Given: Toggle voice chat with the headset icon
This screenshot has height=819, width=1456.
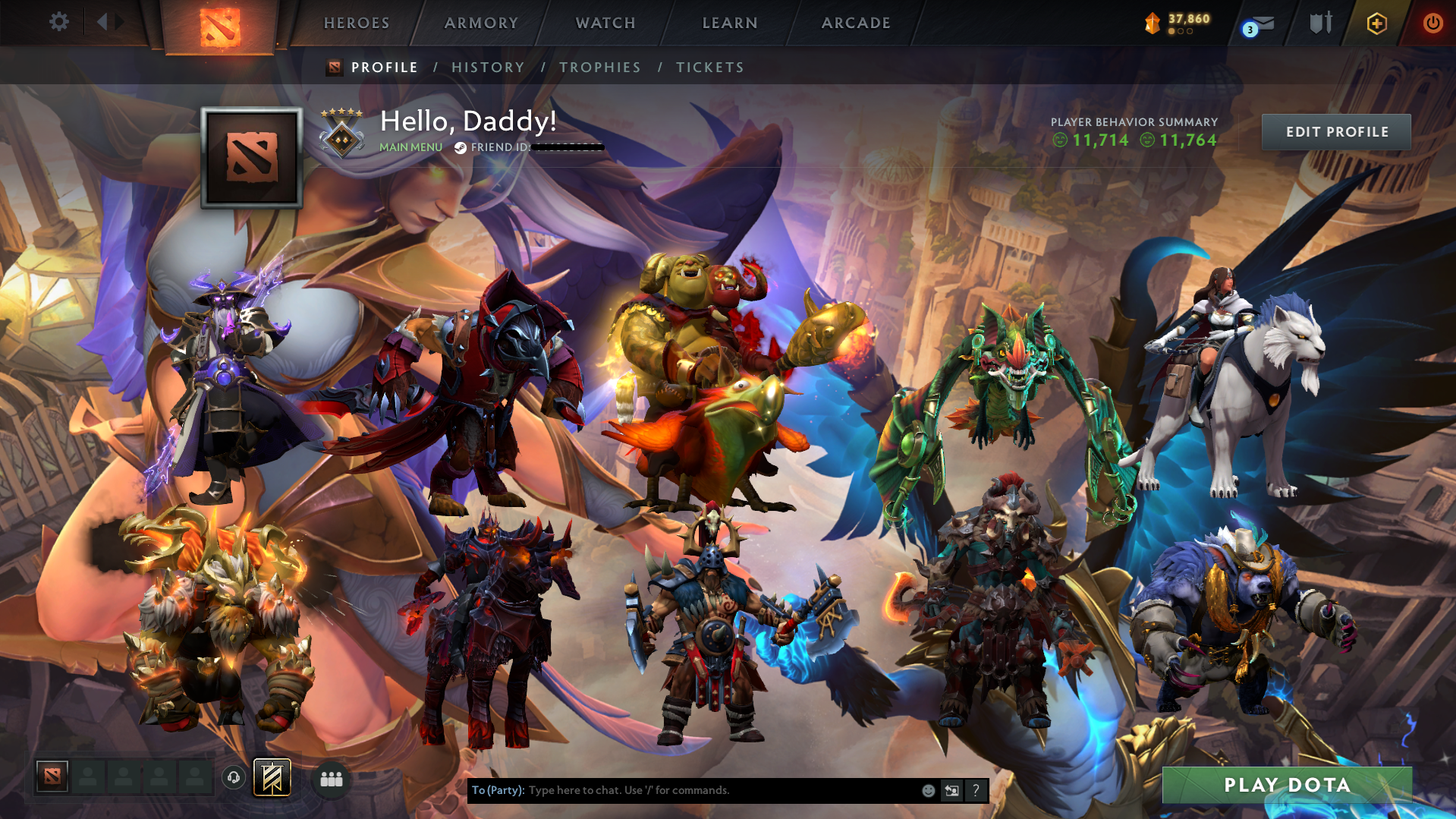Looking at the screenshot, I should pos(234,778).
